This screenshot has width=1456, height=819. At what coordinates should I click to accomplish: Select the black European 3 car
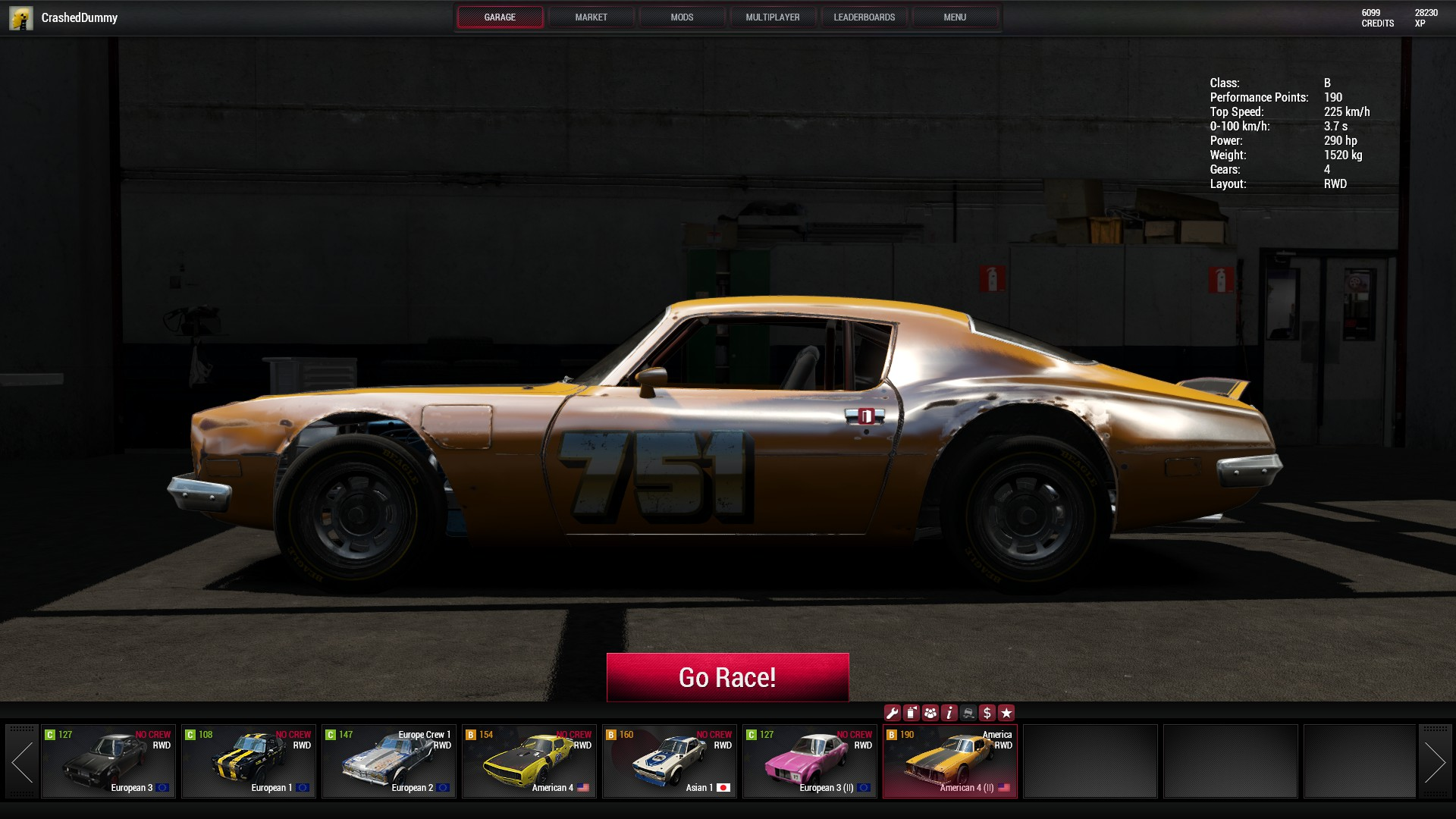108,761
